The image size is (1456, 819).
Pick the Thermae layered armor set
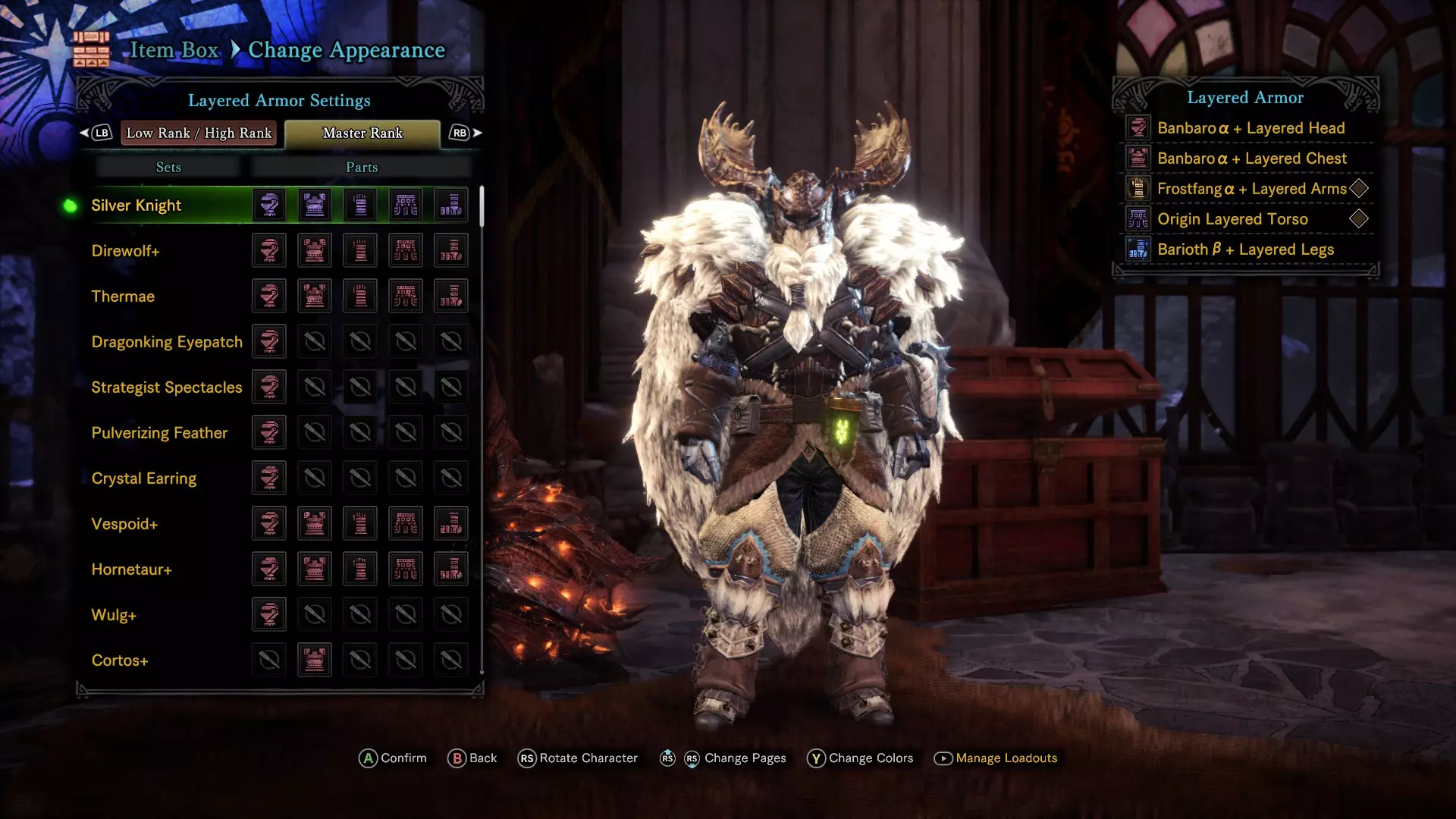(x=123, y=297)
